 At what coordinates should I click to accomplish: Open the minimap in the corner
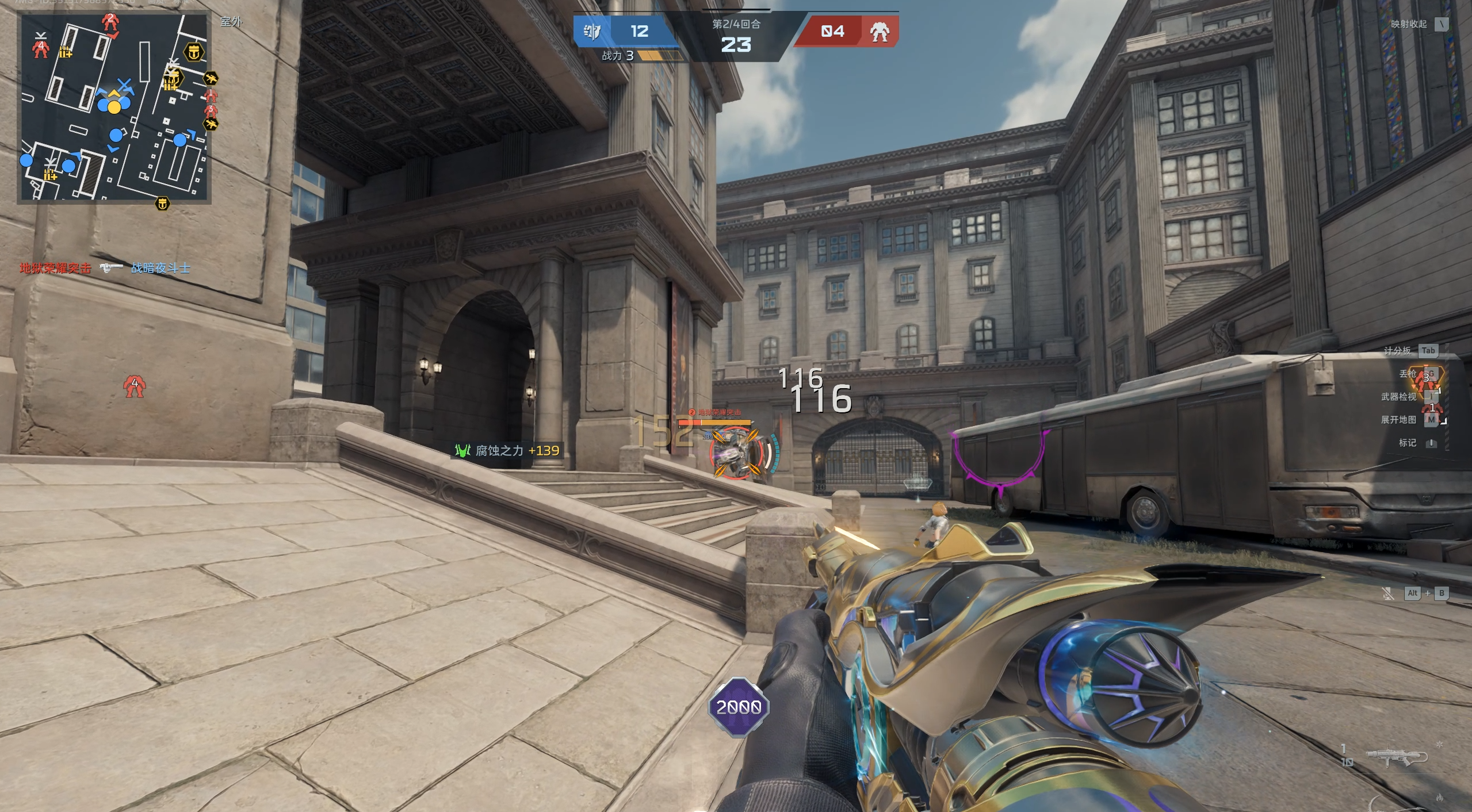[x=114, y=107]
